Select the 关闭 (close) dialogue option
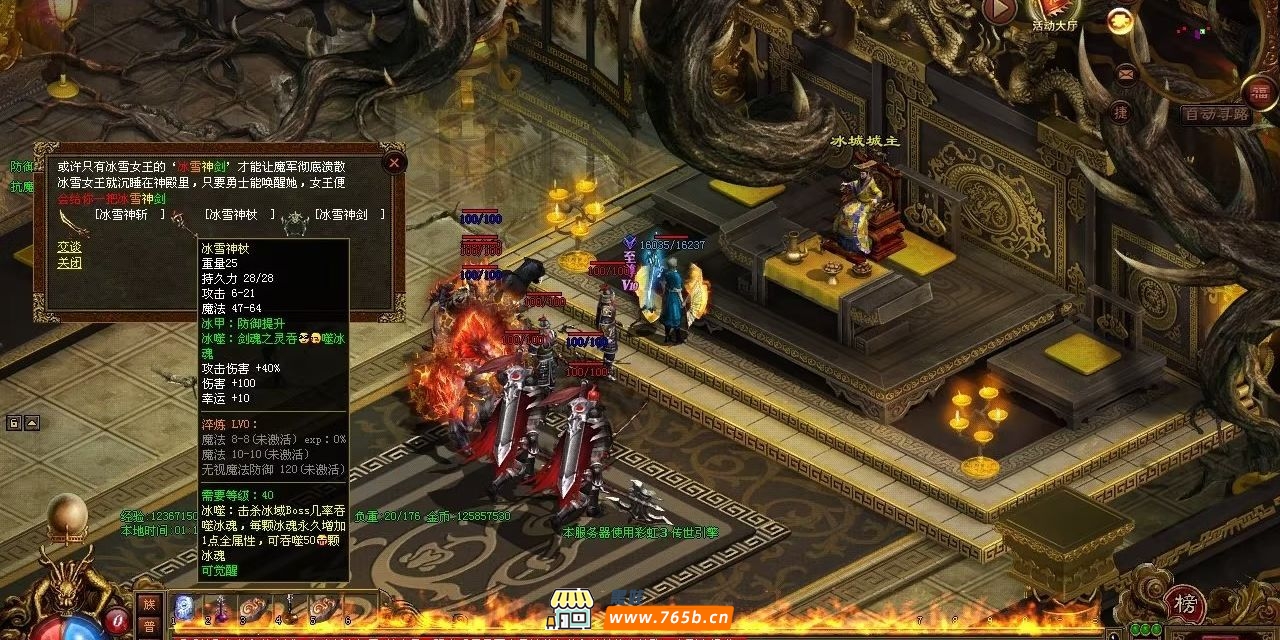 coord(69,263)
